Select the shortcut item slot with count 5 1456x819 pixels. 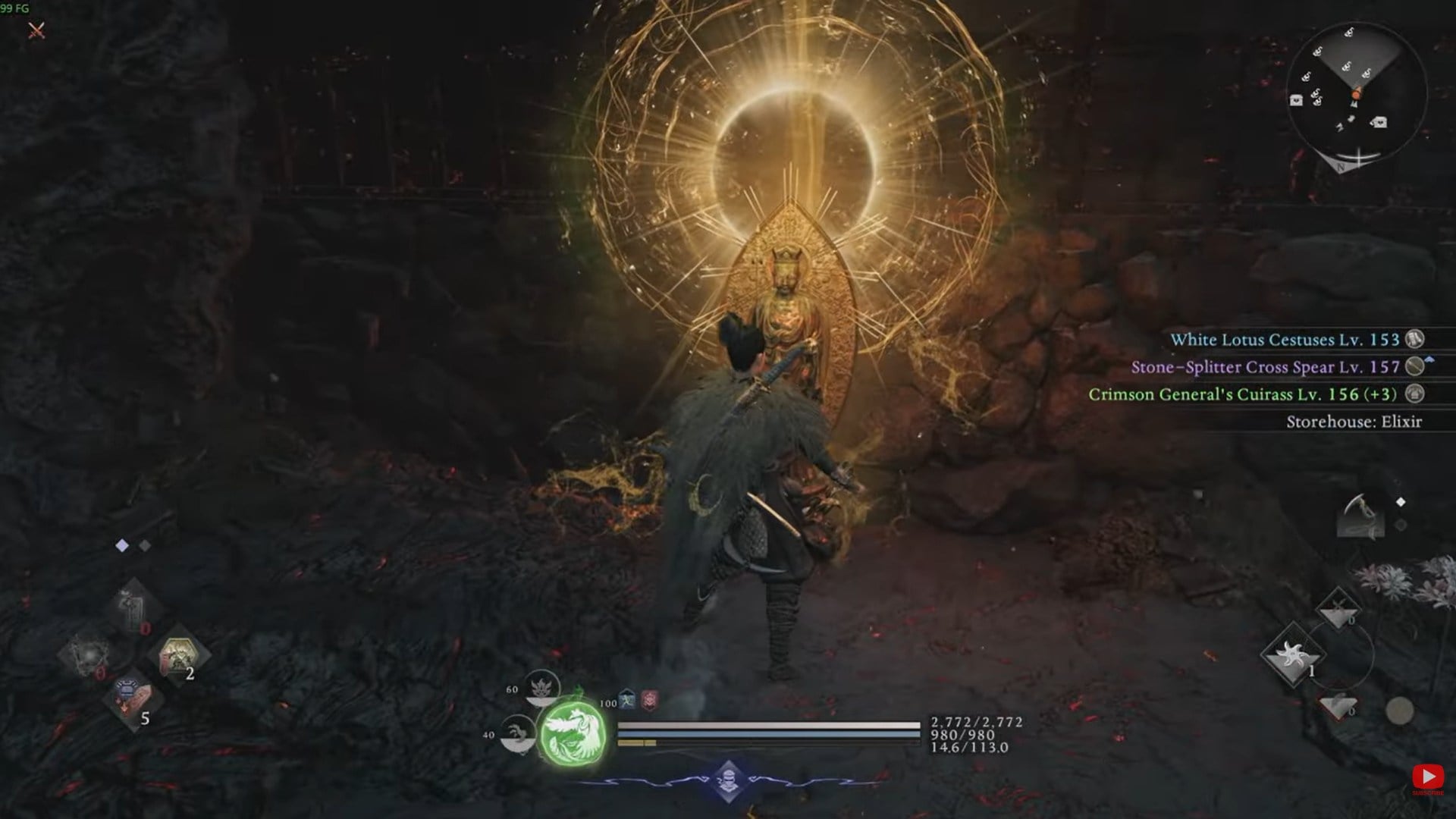point(133,700)
